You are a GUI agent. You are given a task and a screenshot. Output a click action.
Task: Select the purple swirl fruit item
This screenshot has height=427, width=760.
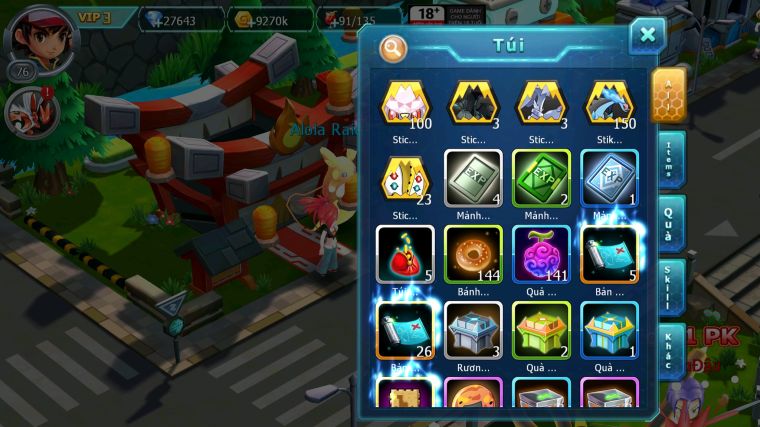(541, 254)
